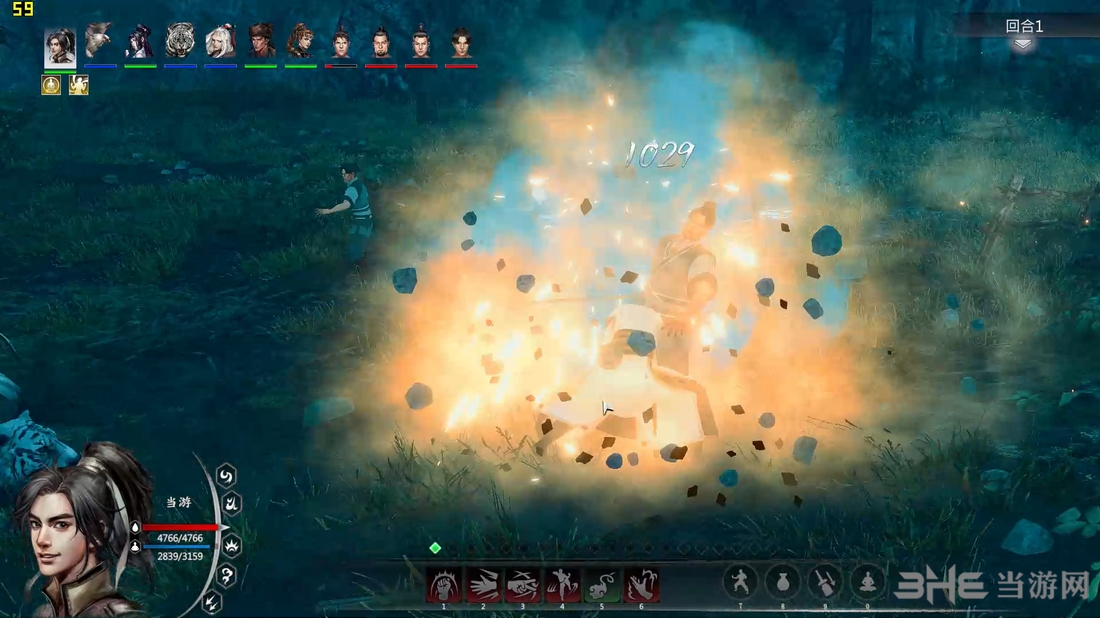
Task: Select the weapon swap icon in slot 9
Action: 825,583
